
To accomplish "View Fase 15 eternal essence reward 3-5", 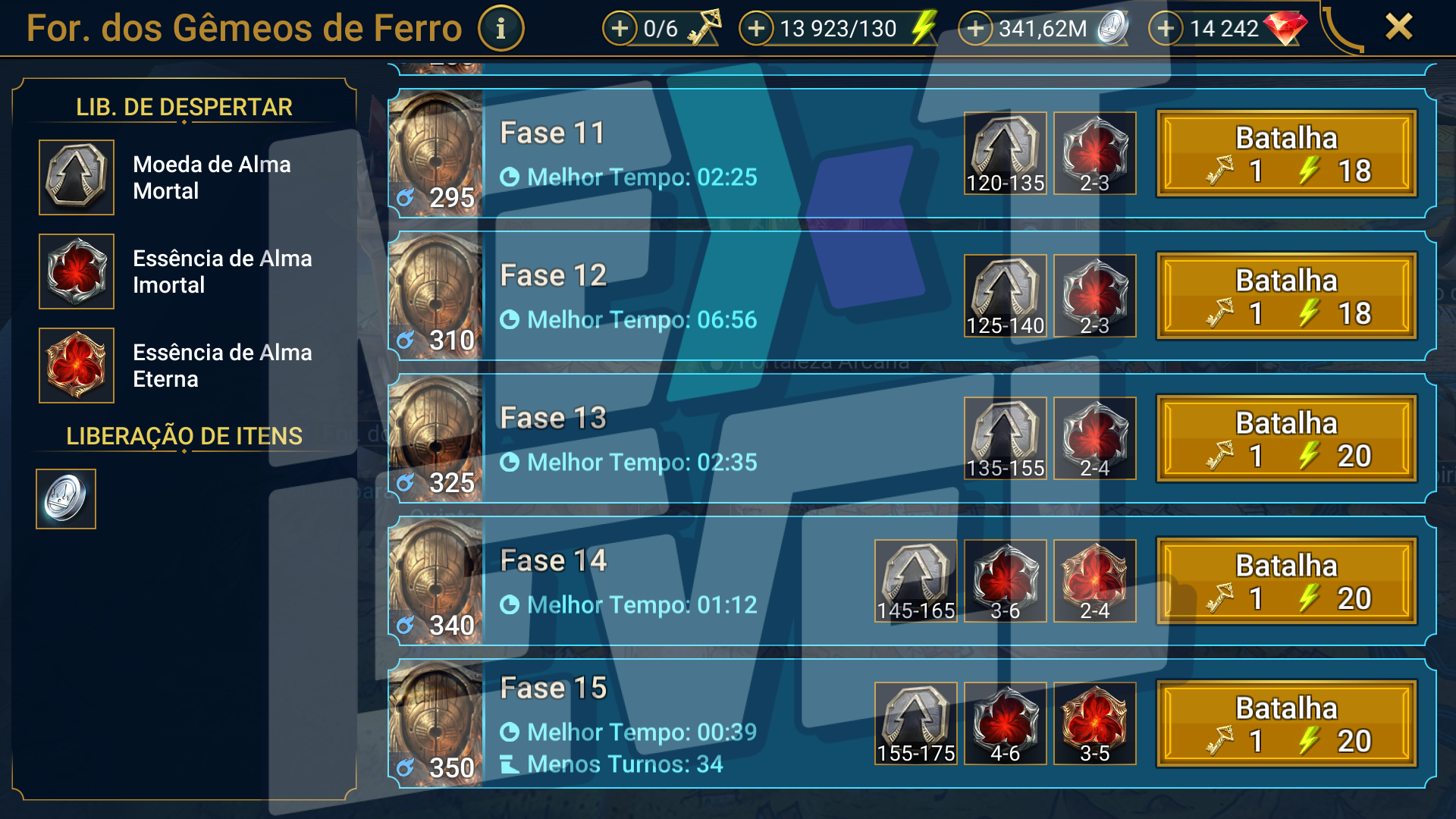I will (1094, 724).
